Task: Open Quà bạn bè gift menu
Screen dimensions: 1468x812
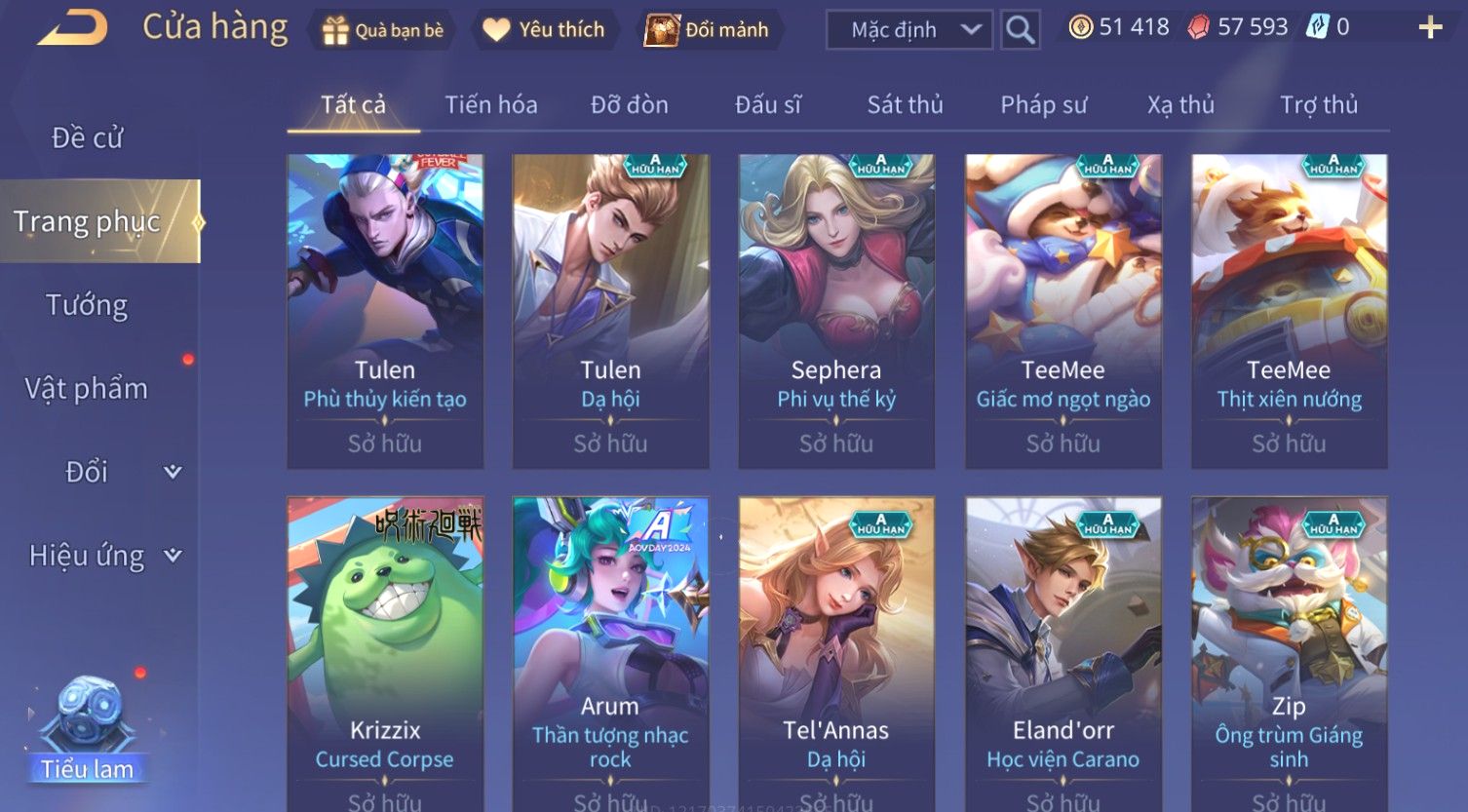Action: pos(382,30)
